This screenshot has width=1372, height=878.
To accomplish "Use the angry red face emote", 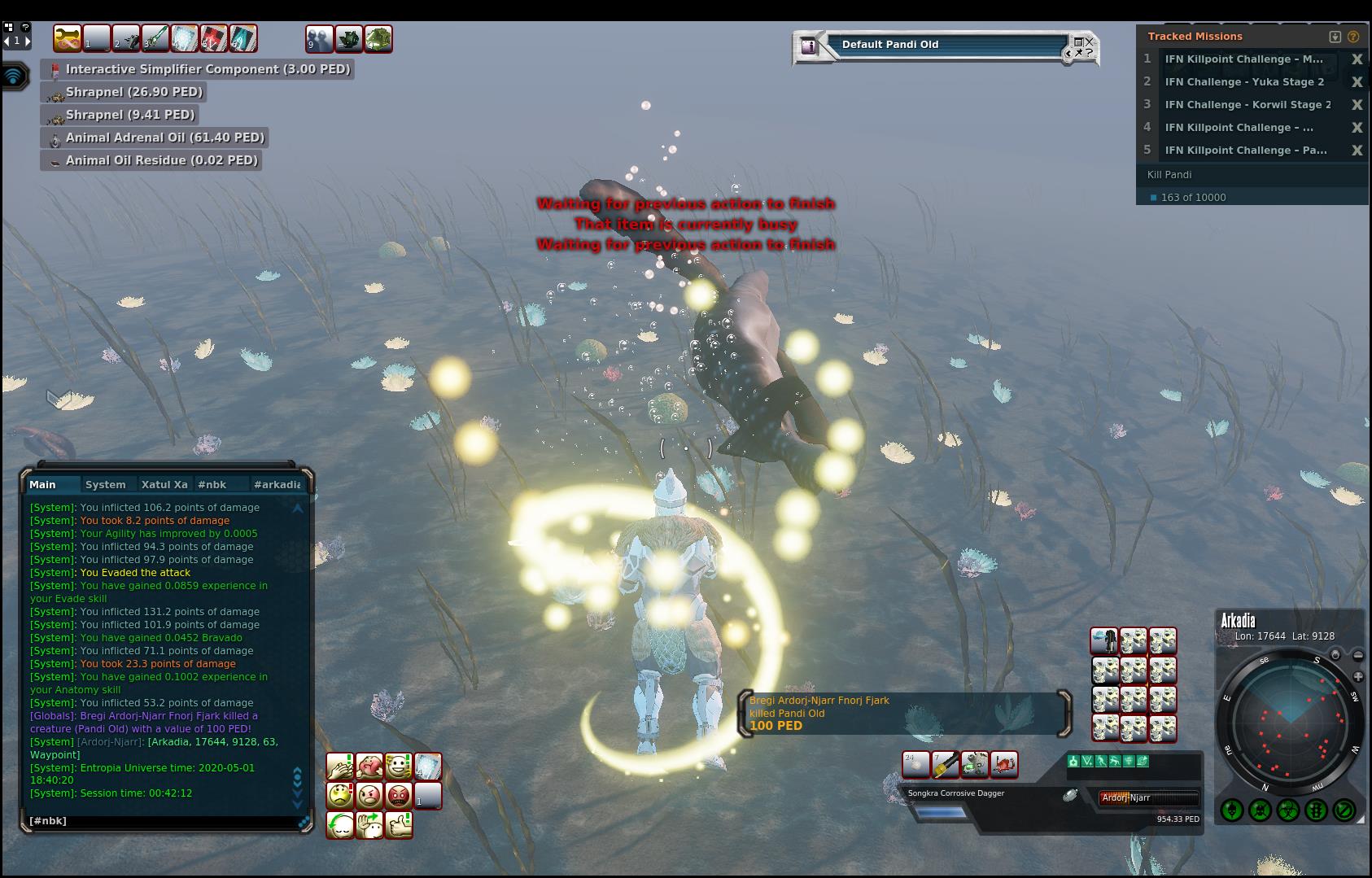I will 399,795.
